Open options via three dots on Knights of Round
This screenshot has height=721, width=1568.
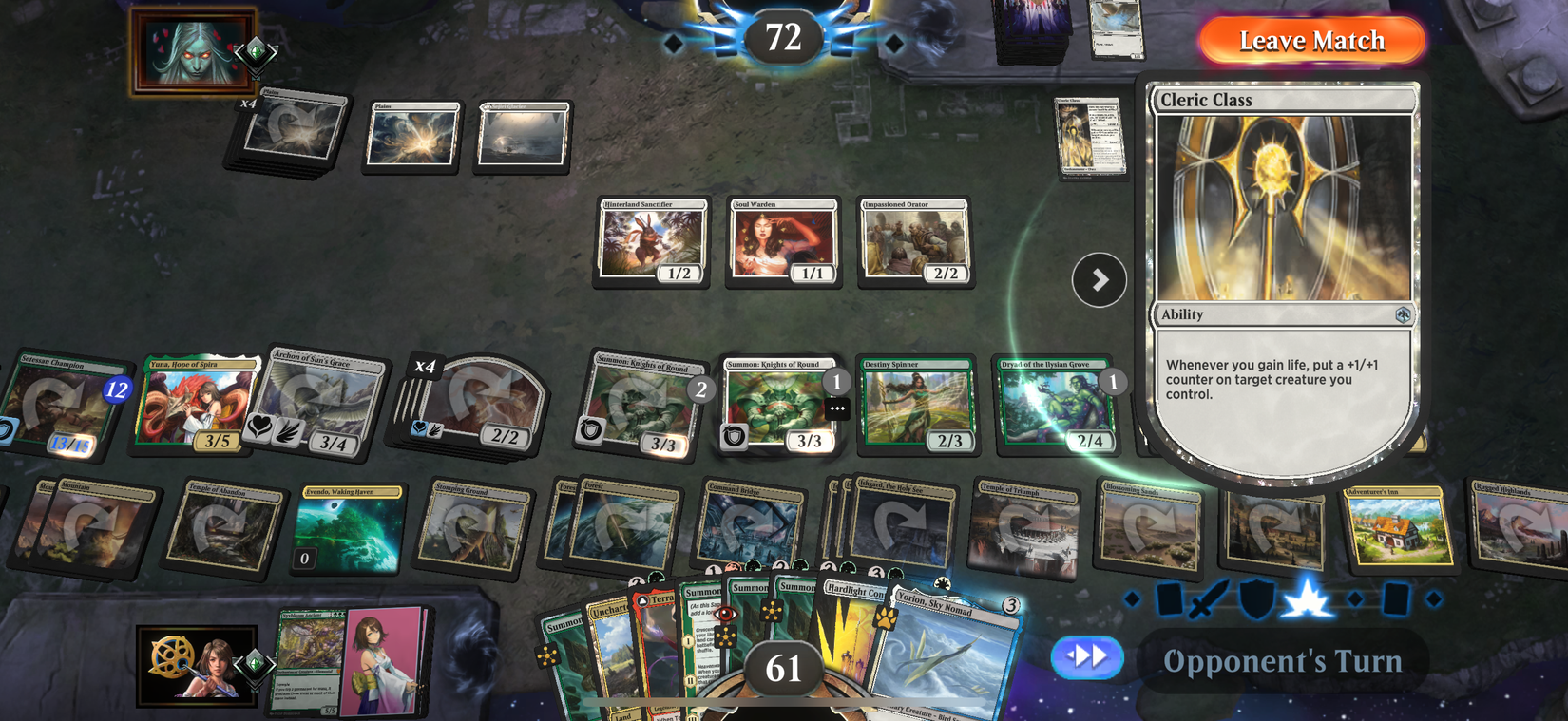[x=836, y=408]
